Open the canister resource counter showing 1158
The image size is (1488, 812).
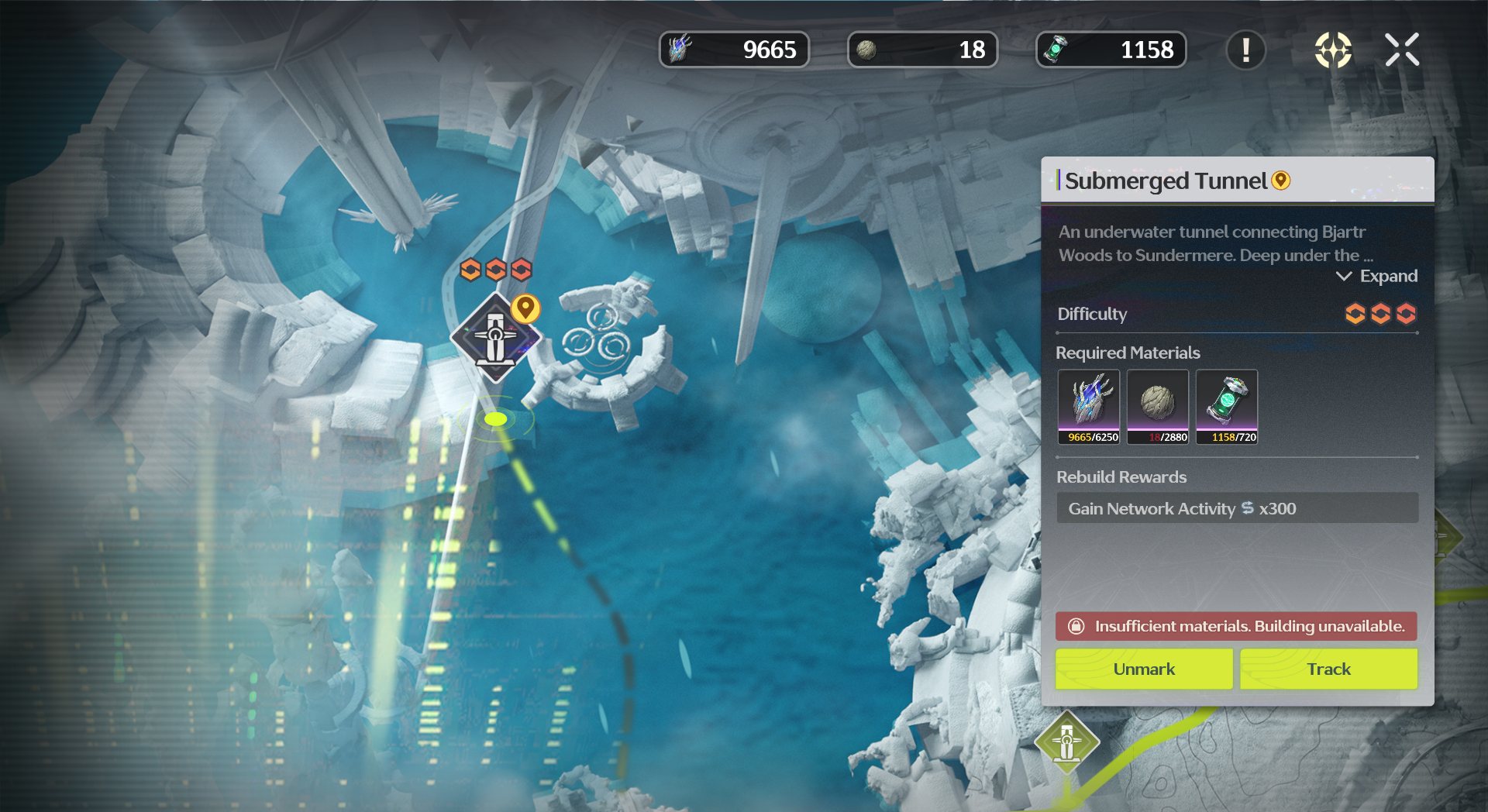click(1111, 50)
